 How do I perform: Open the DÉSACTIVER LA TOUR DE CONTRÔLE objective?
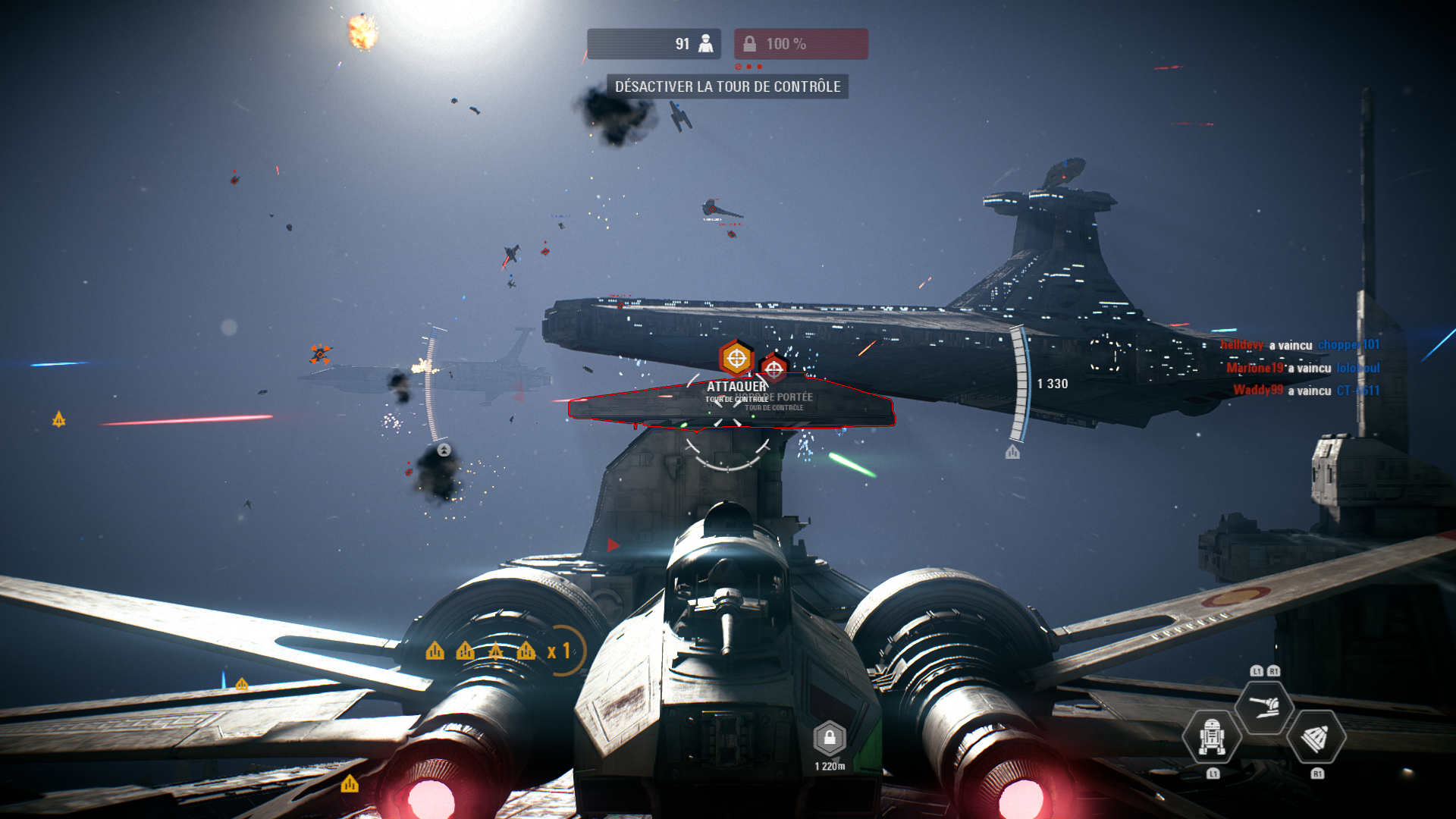[727, 86]
